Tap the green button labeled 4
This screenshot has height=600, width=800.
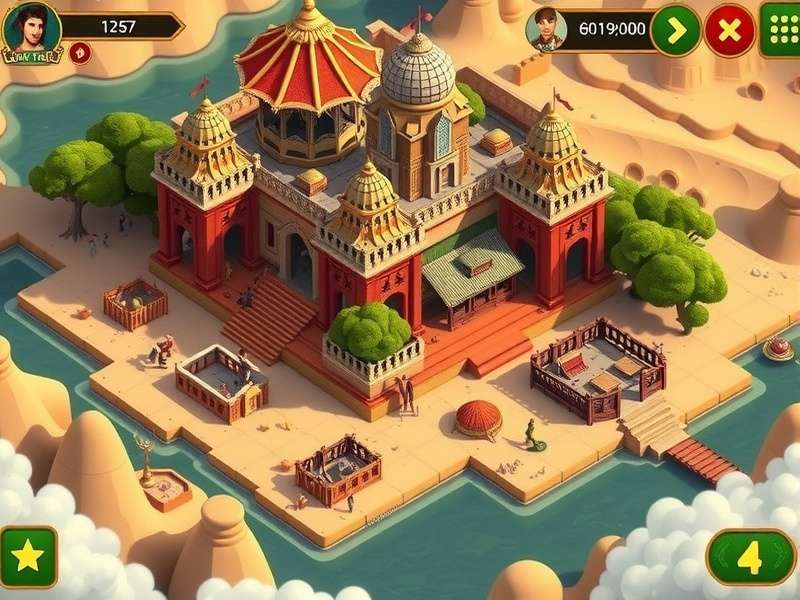coord(751,557)
